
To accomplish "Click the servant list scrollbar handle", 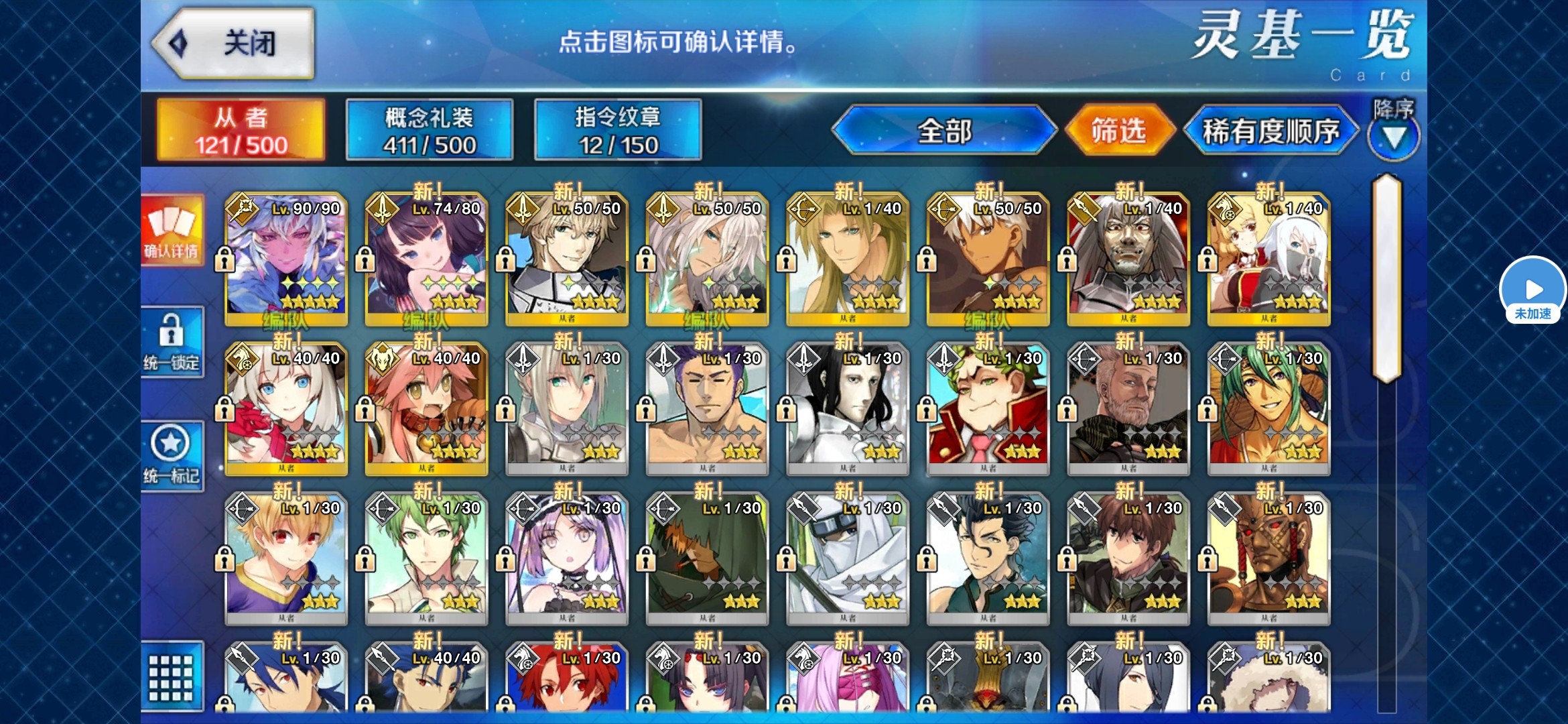I will coord(1386,278).
